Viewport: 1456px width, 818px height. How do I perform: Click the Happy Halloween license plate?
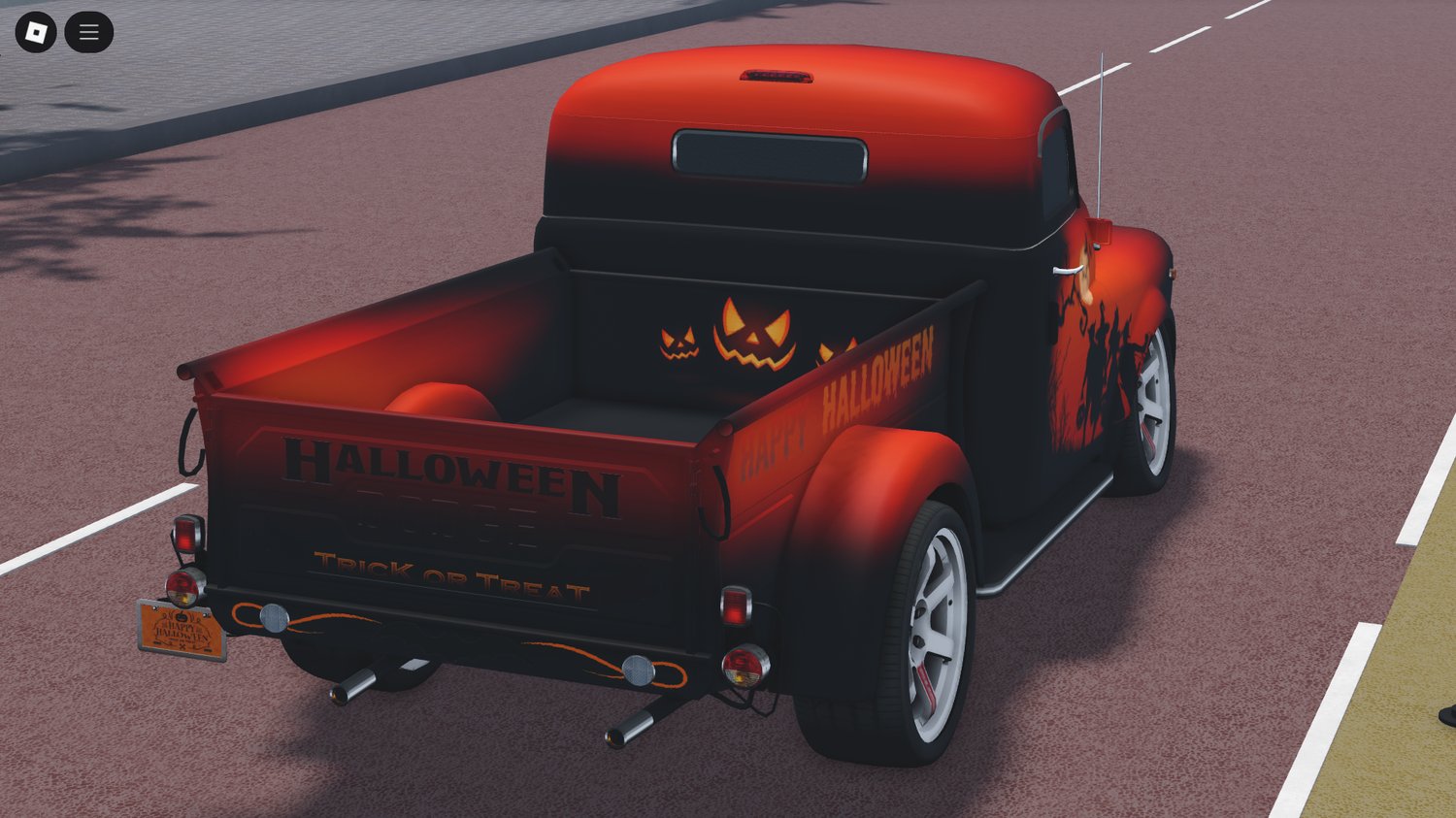tap(181, 631)
